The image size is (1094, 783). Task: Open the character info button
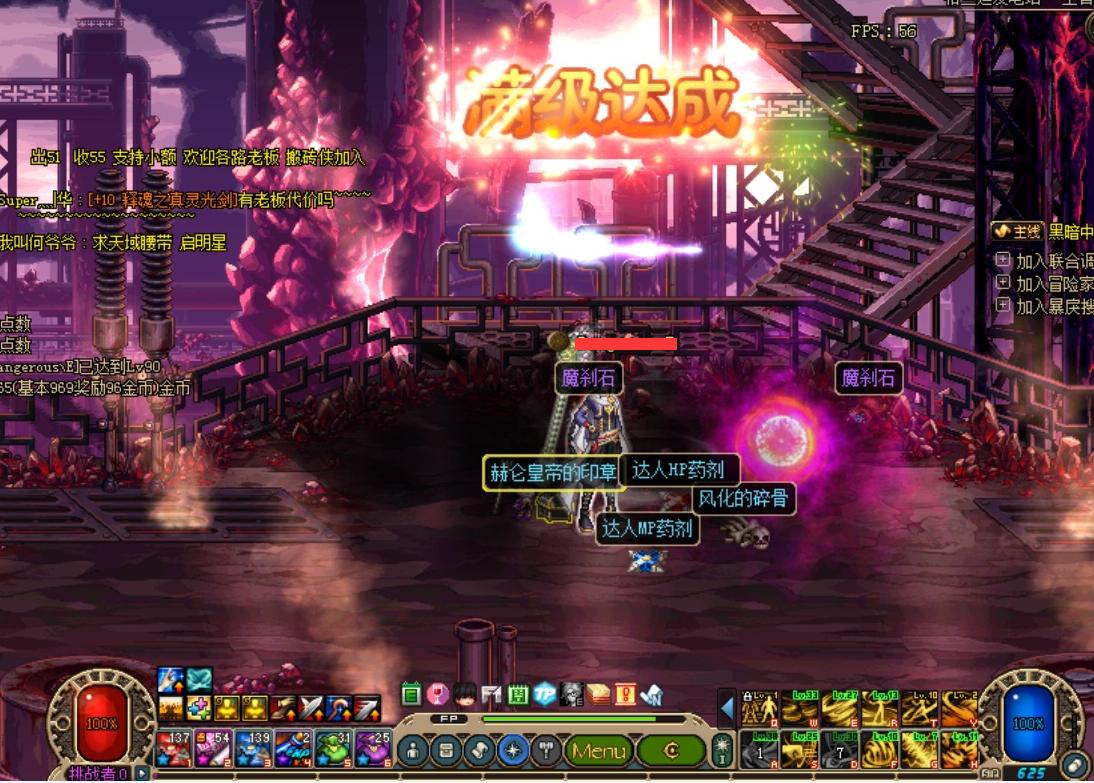412,750
